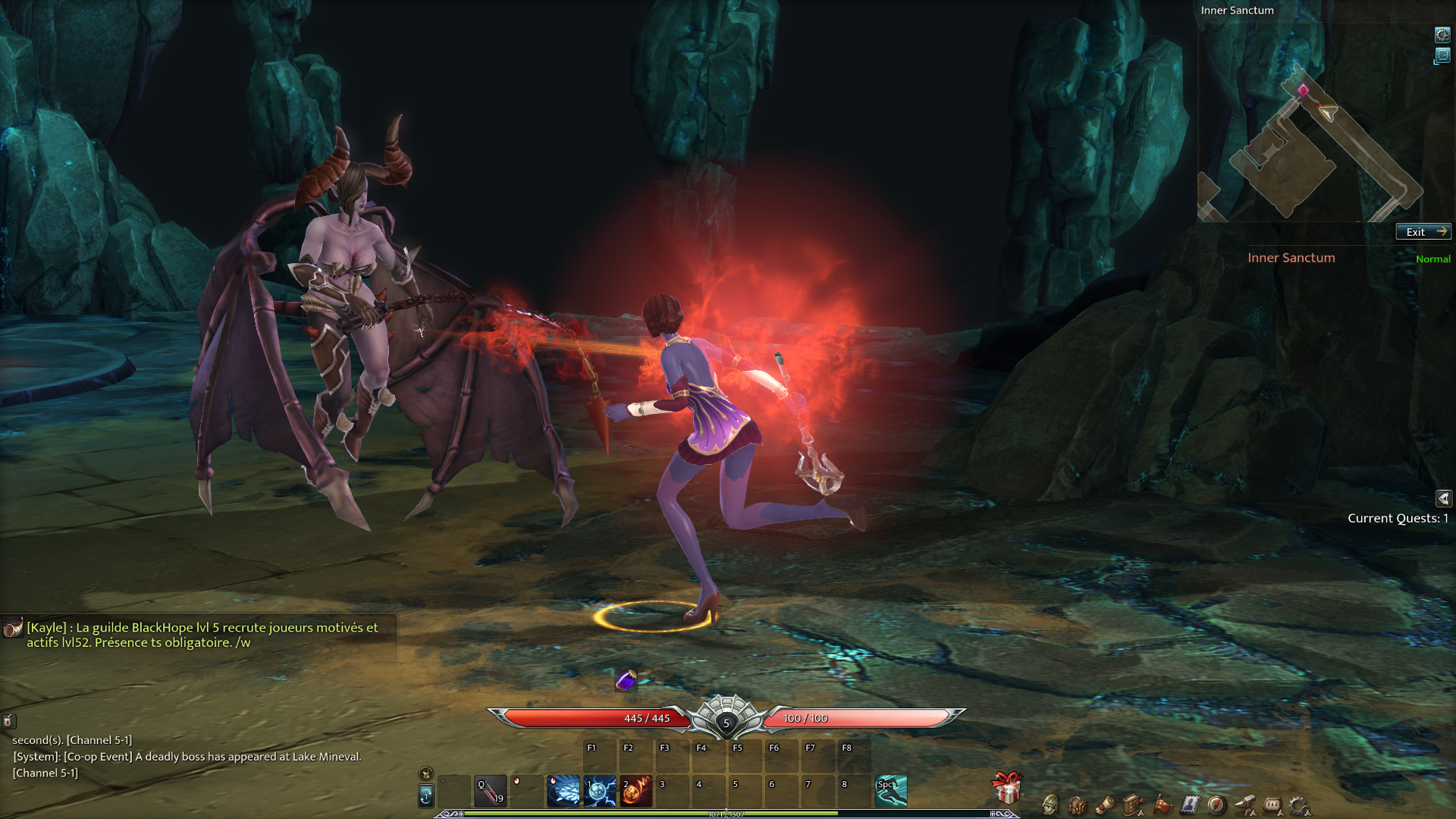Open the gear system settings menu
The height and width of the screenshot is (819, 1456).
click(1299, 805)
